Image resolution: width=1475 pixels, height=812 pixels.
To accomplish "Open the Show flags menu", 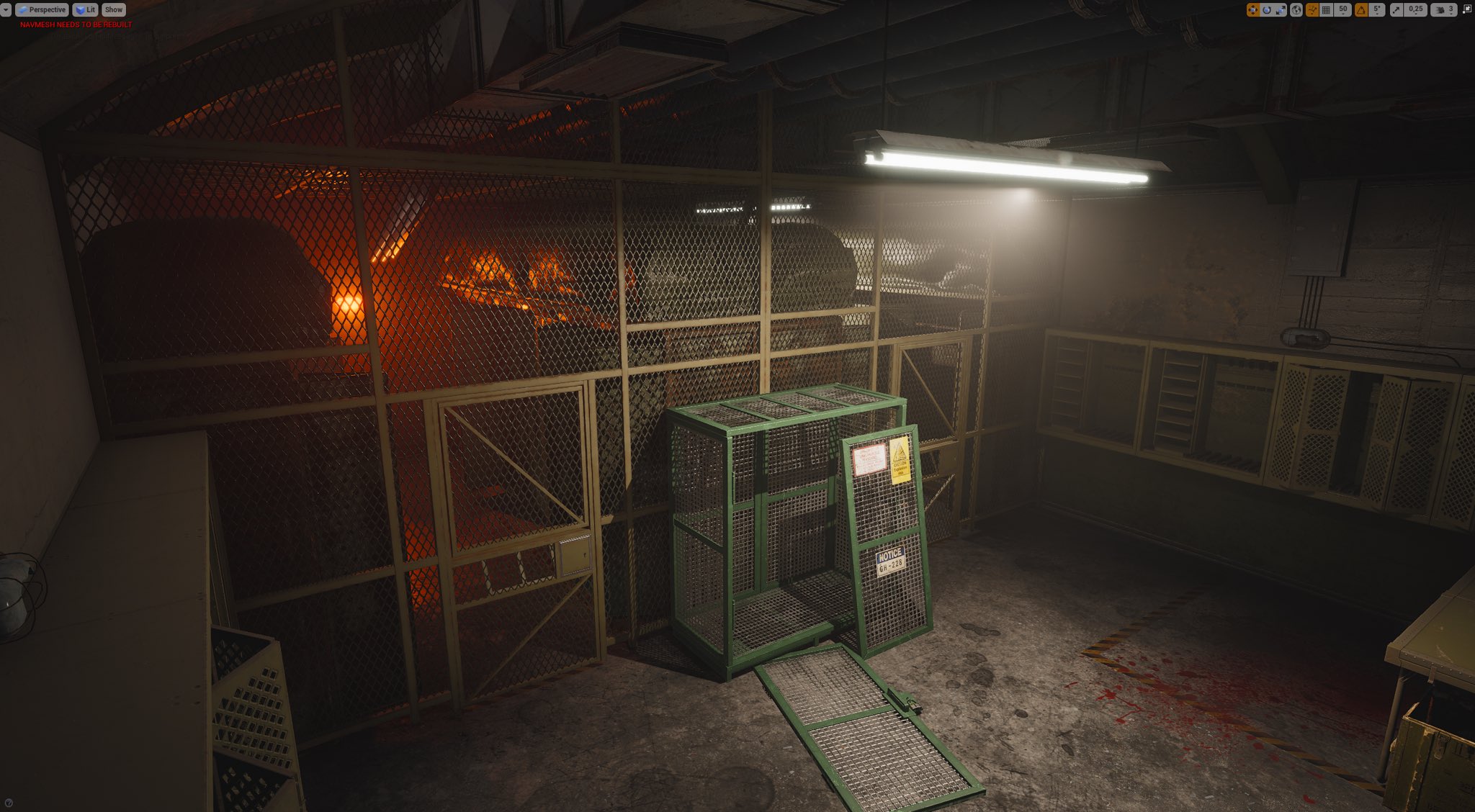I will tap(114, 10).
